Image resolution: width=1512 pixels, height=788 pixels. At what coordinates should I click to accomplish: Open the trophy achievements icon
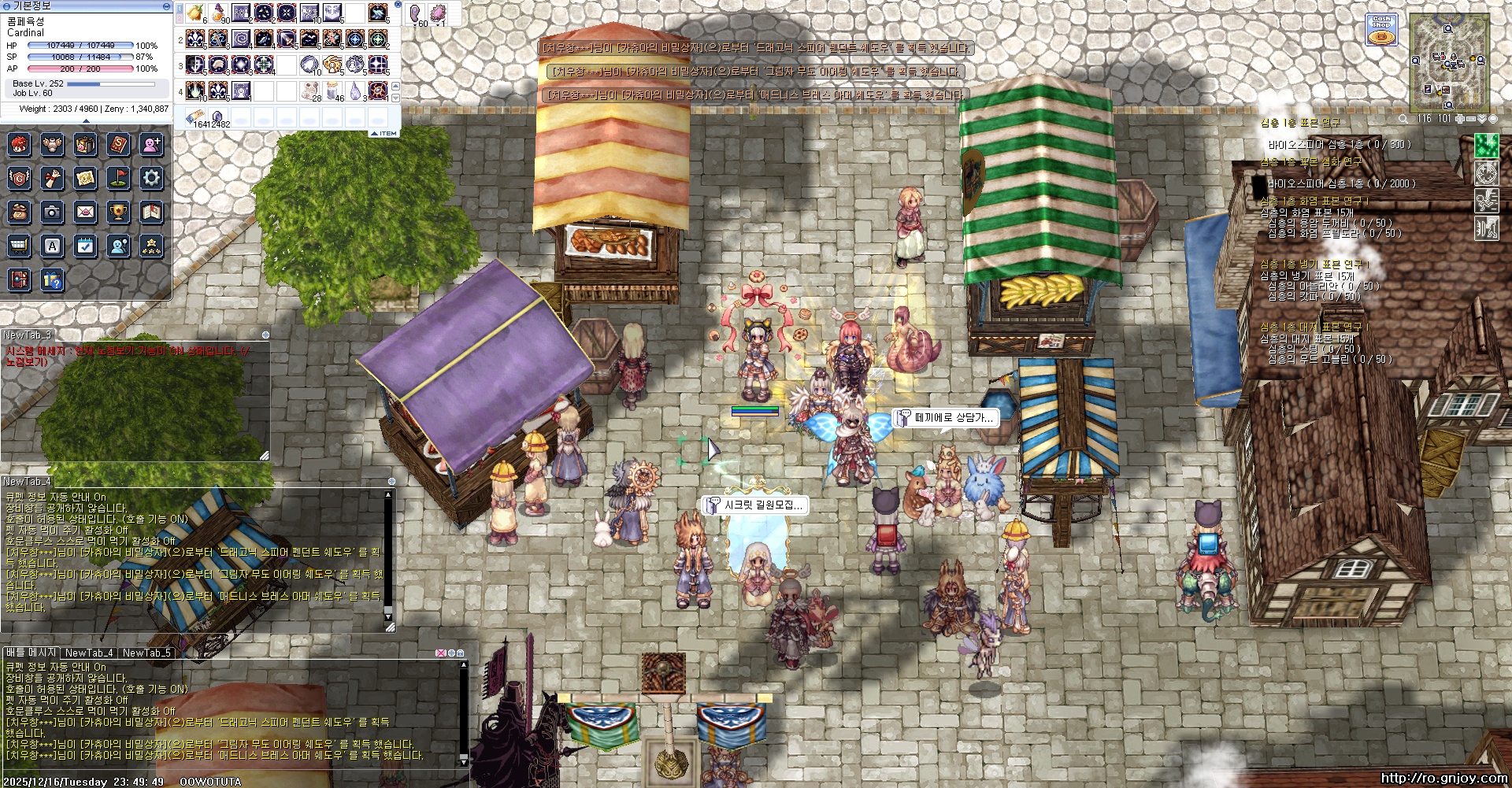click(118, 212)
